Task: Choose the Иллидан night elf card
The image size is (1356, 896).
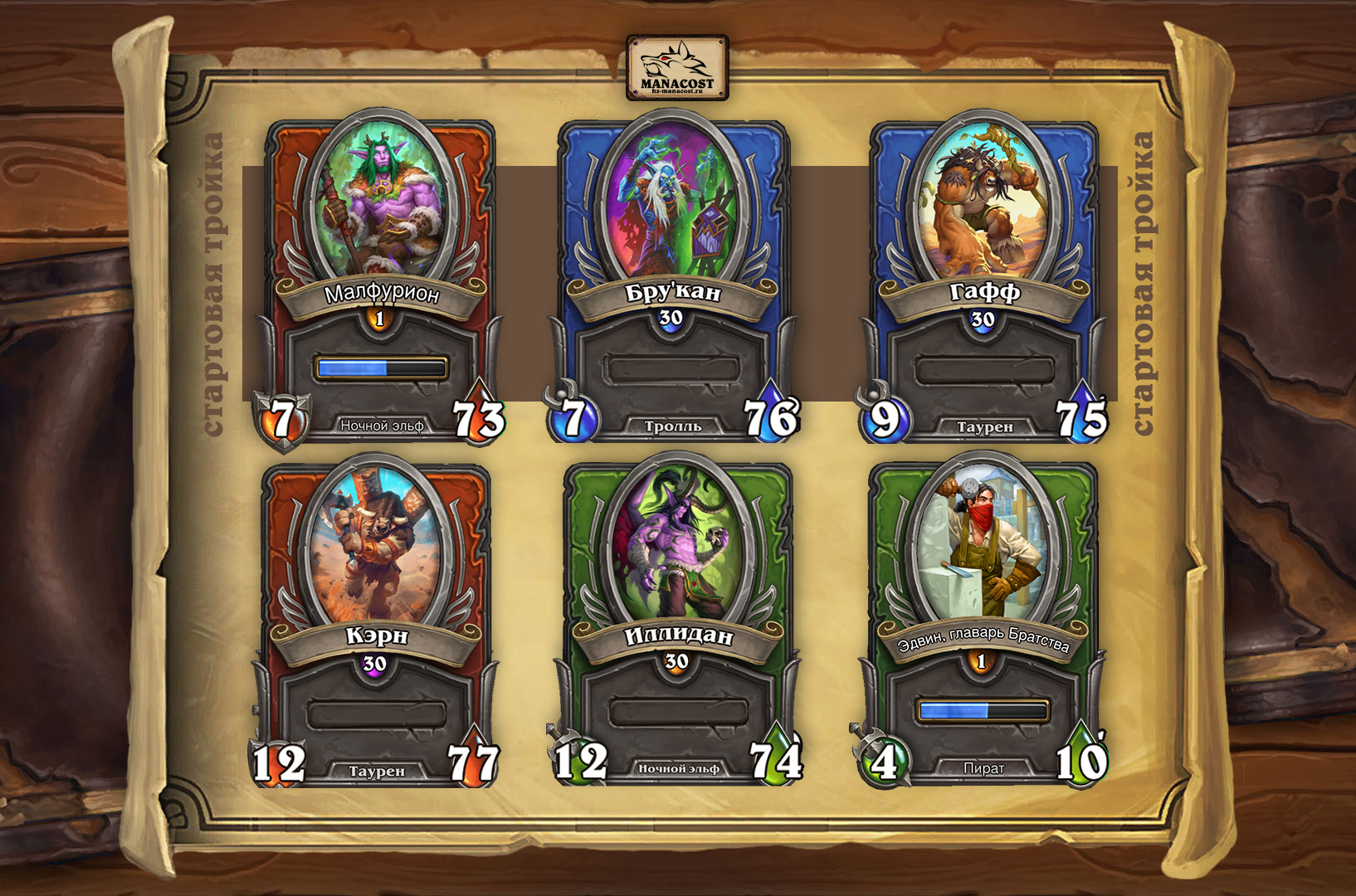Action: (678, 622)
